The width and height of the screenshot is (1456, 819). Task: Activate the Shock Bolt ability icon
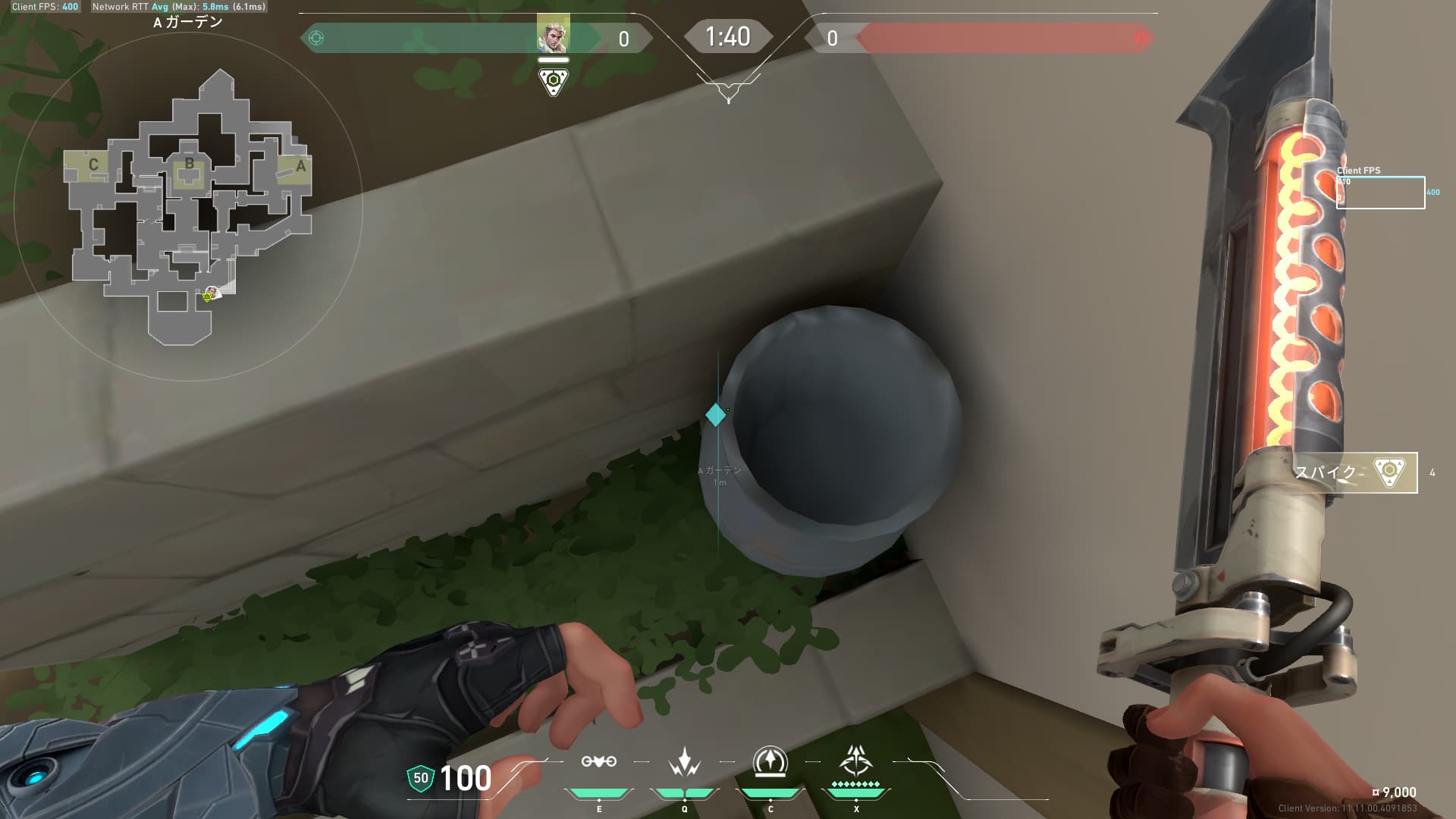[x=684, y=762]
